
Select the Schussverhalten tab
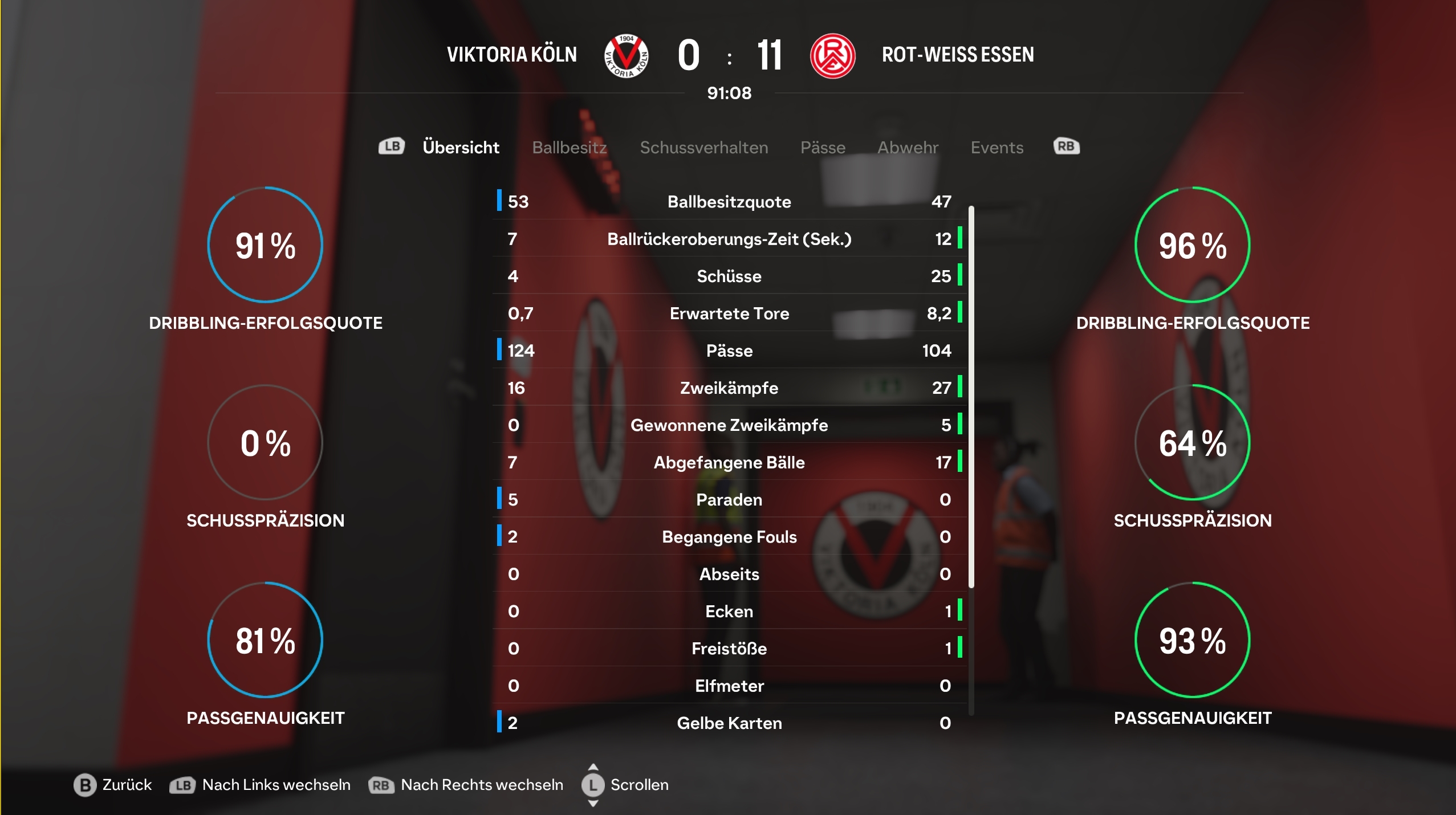tap(704, 148)
